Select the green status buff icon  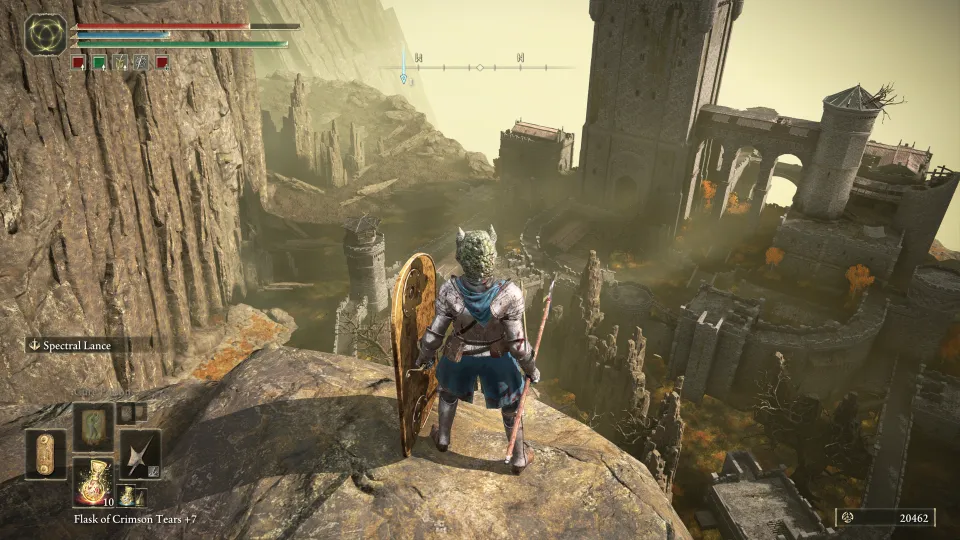click(x=99, y=63)
